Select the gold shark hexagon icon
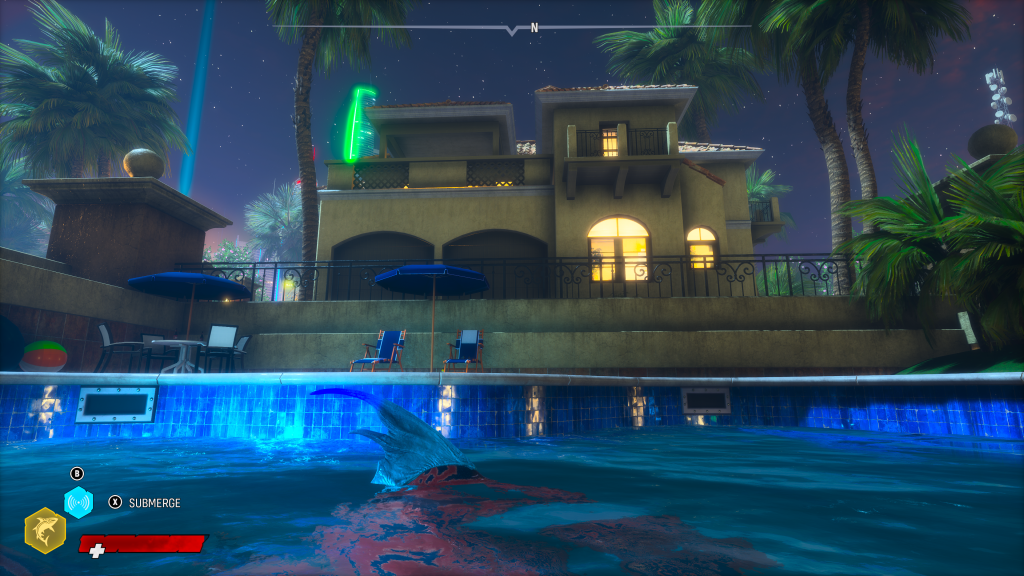Viewport: 1024px width, 576px height. pos(45,529)
